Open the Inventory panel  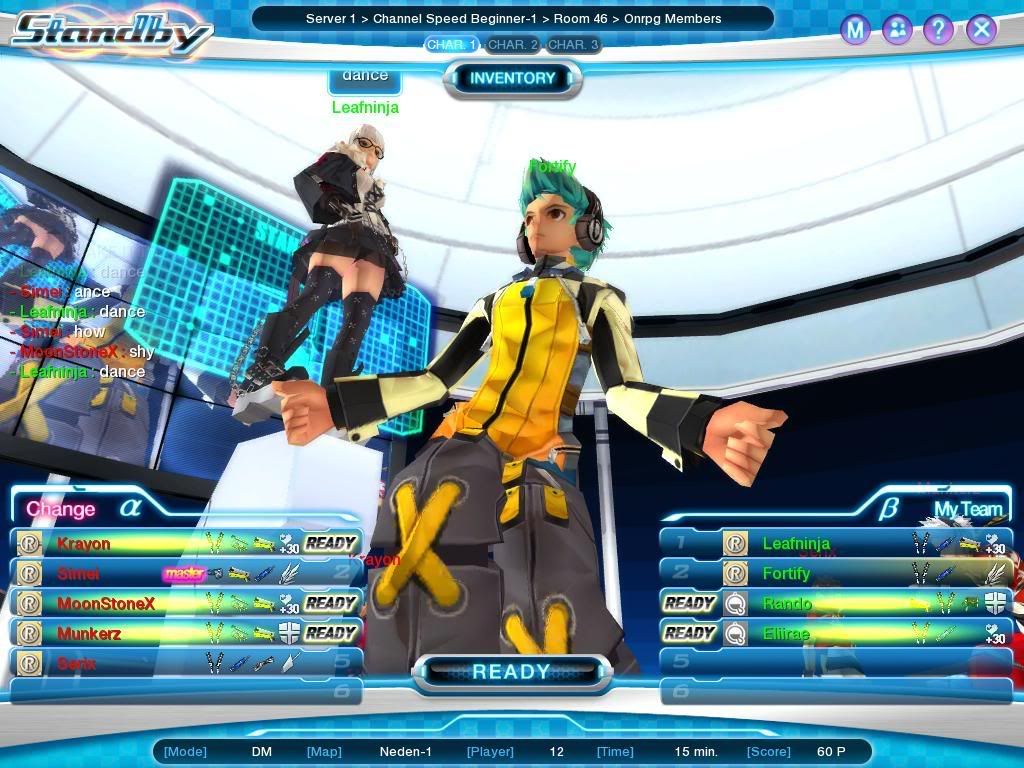point(512,78)
